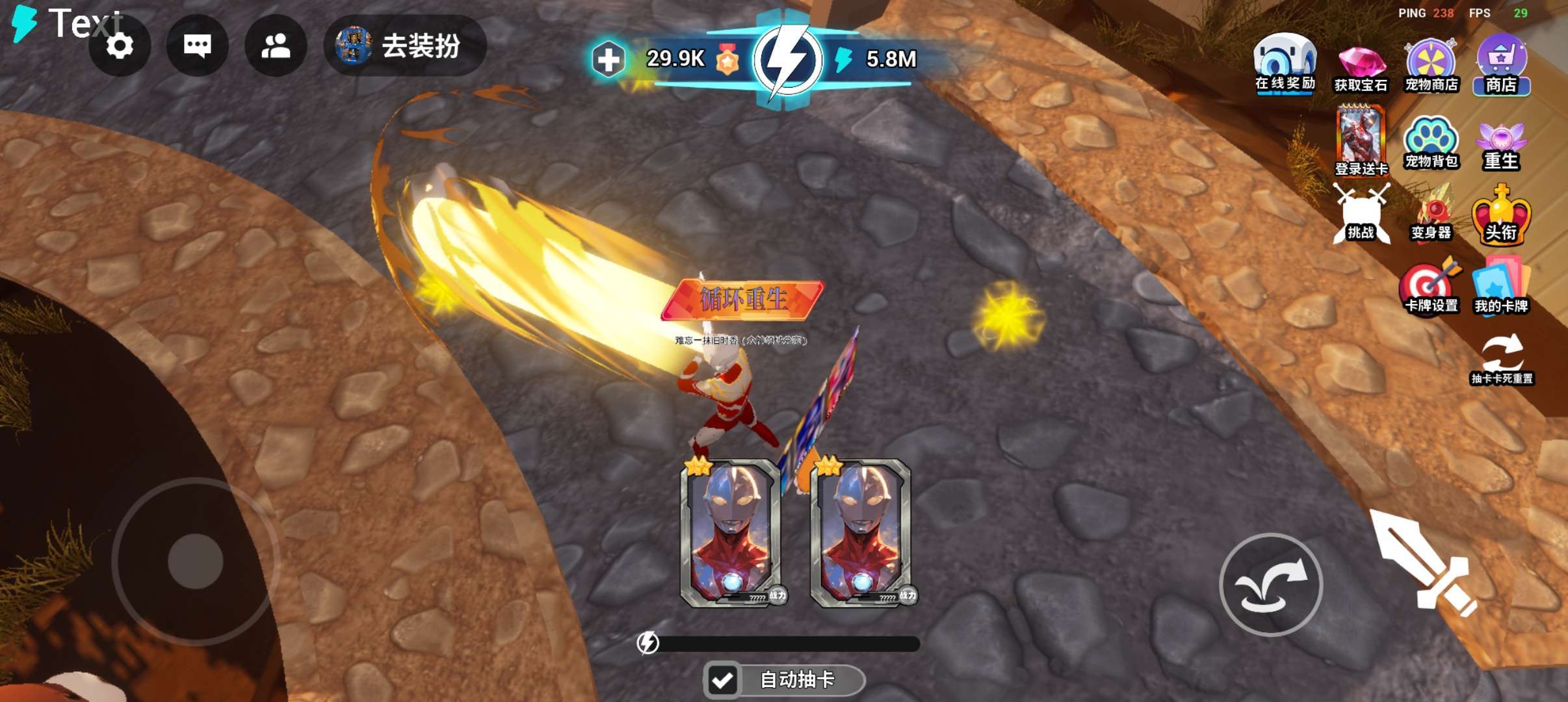Screen dimensions: 1568x702
Task: Toggle the 自动抽卡 auto-draw checkbox
Action: (722, 681)
